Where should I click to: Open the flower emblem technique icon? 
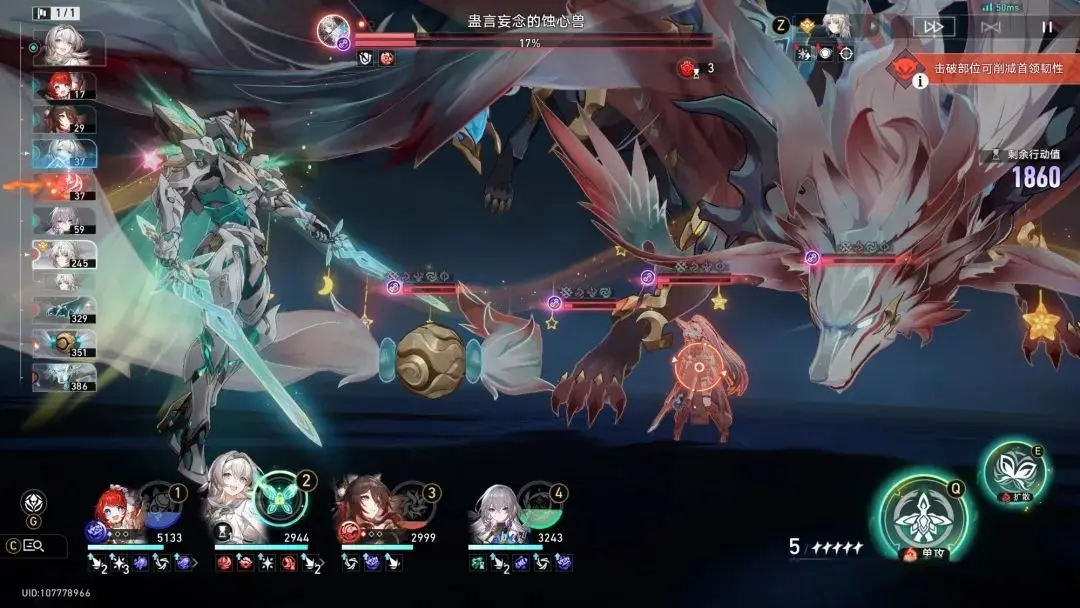(34, 502)
